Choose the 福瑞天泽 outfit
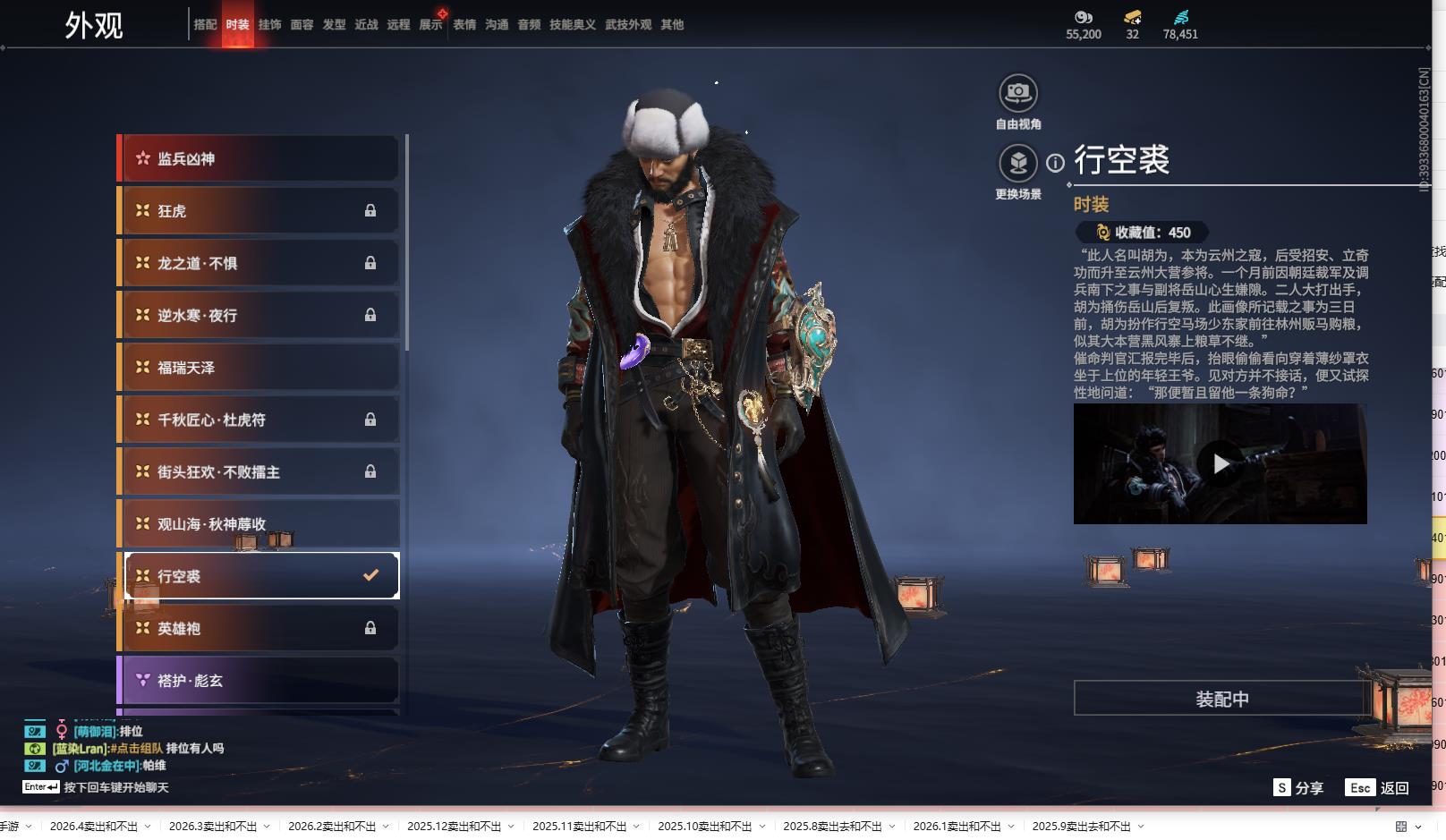The height and width of the screenshot is (840, 1446). (x=259, y=368)
